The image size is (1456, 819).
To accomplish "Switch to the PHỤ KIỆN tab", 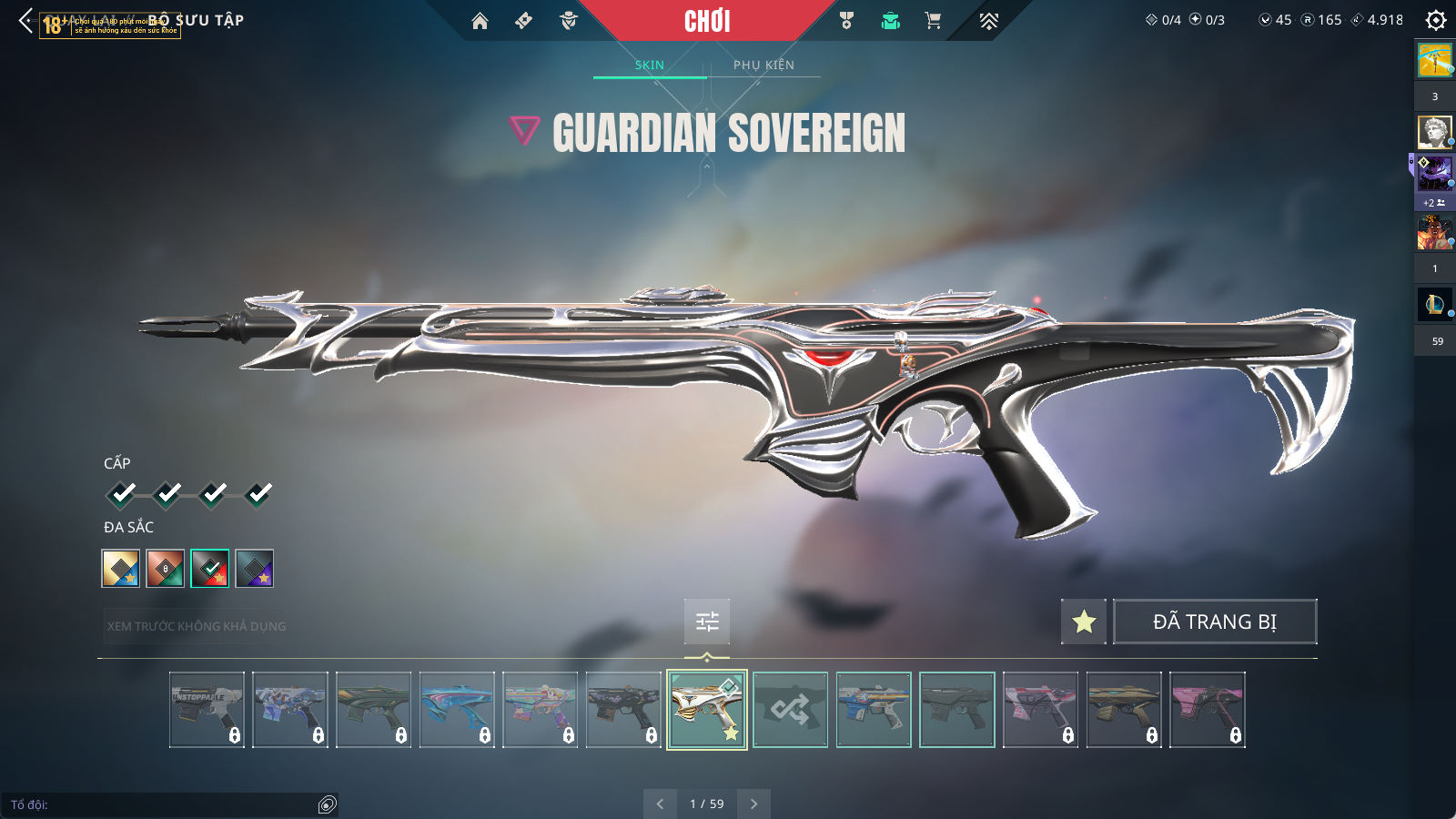I will click(763, 65).
